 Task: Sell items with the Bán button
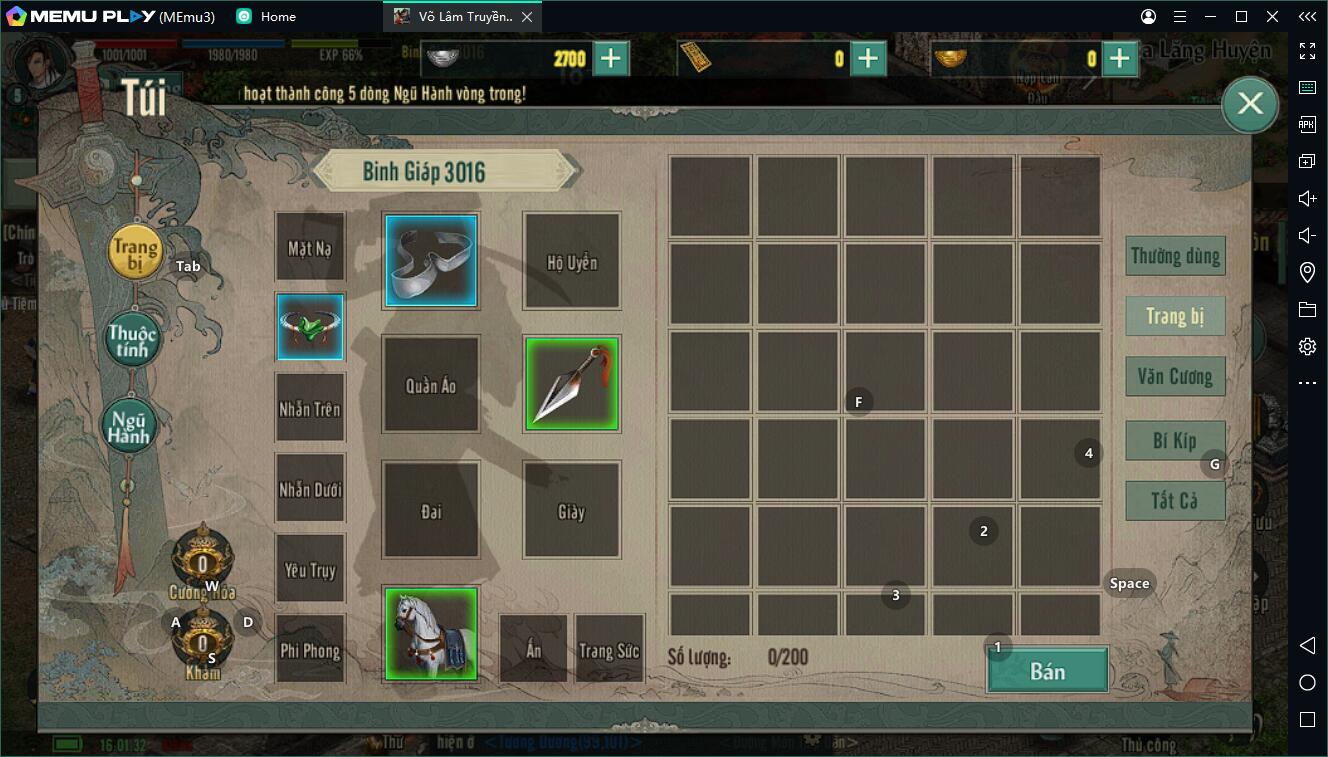pyautogui.click(x=1047, y=671)
